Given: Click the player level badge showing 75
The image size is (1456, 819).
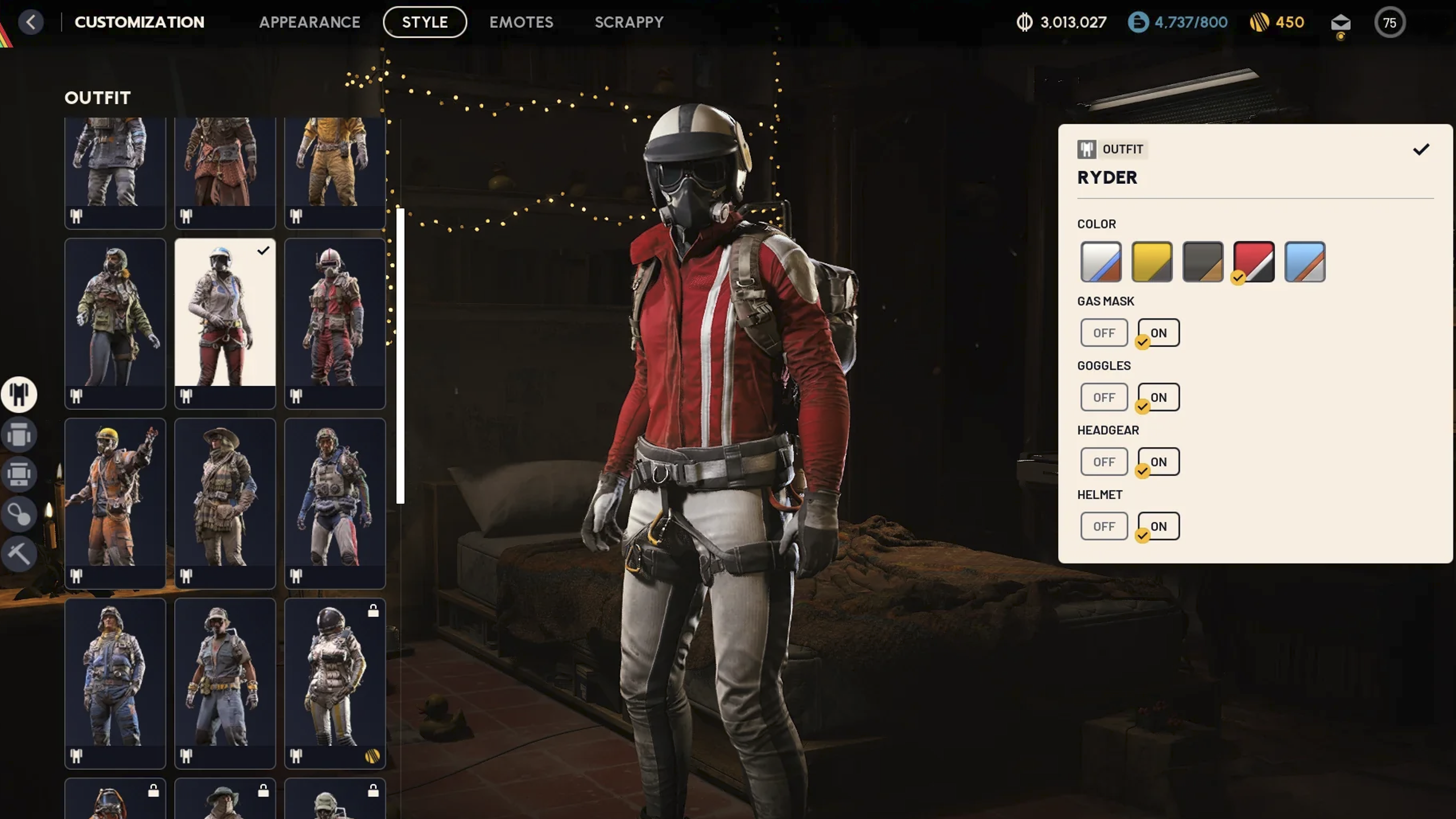Looking at the screenshot, I should point(1390,23).
